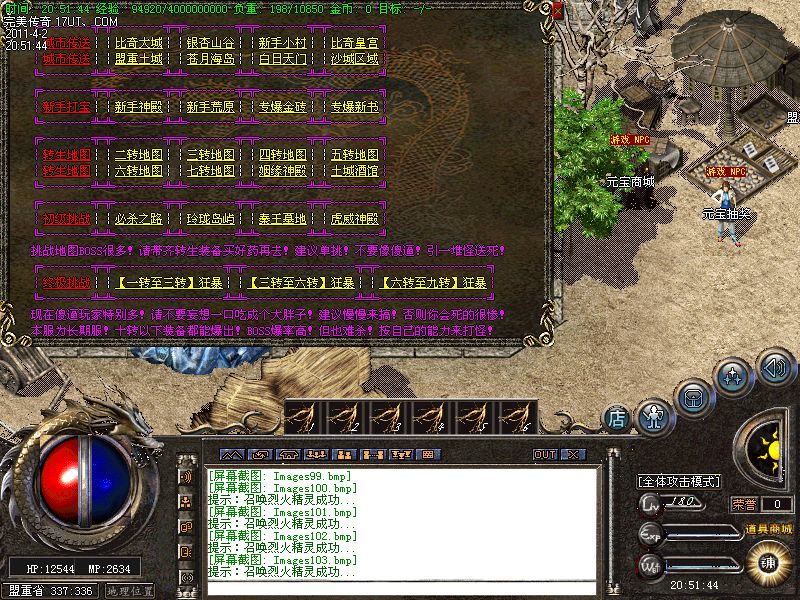The image size is (800, 600).
Task: Choose the 沙城区域 teleport link
Action: [355, 59]
